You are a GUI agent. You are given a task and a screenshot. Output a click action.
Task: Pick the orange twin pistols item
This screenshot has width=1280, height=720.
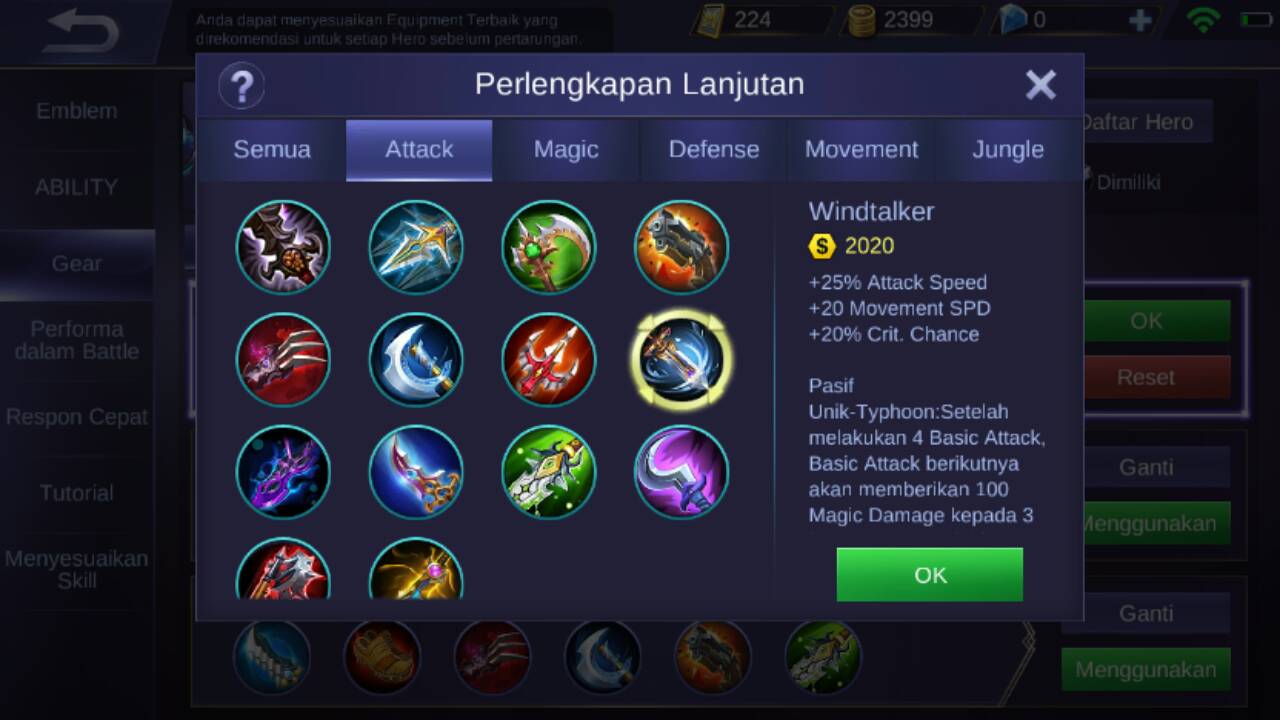682,247
